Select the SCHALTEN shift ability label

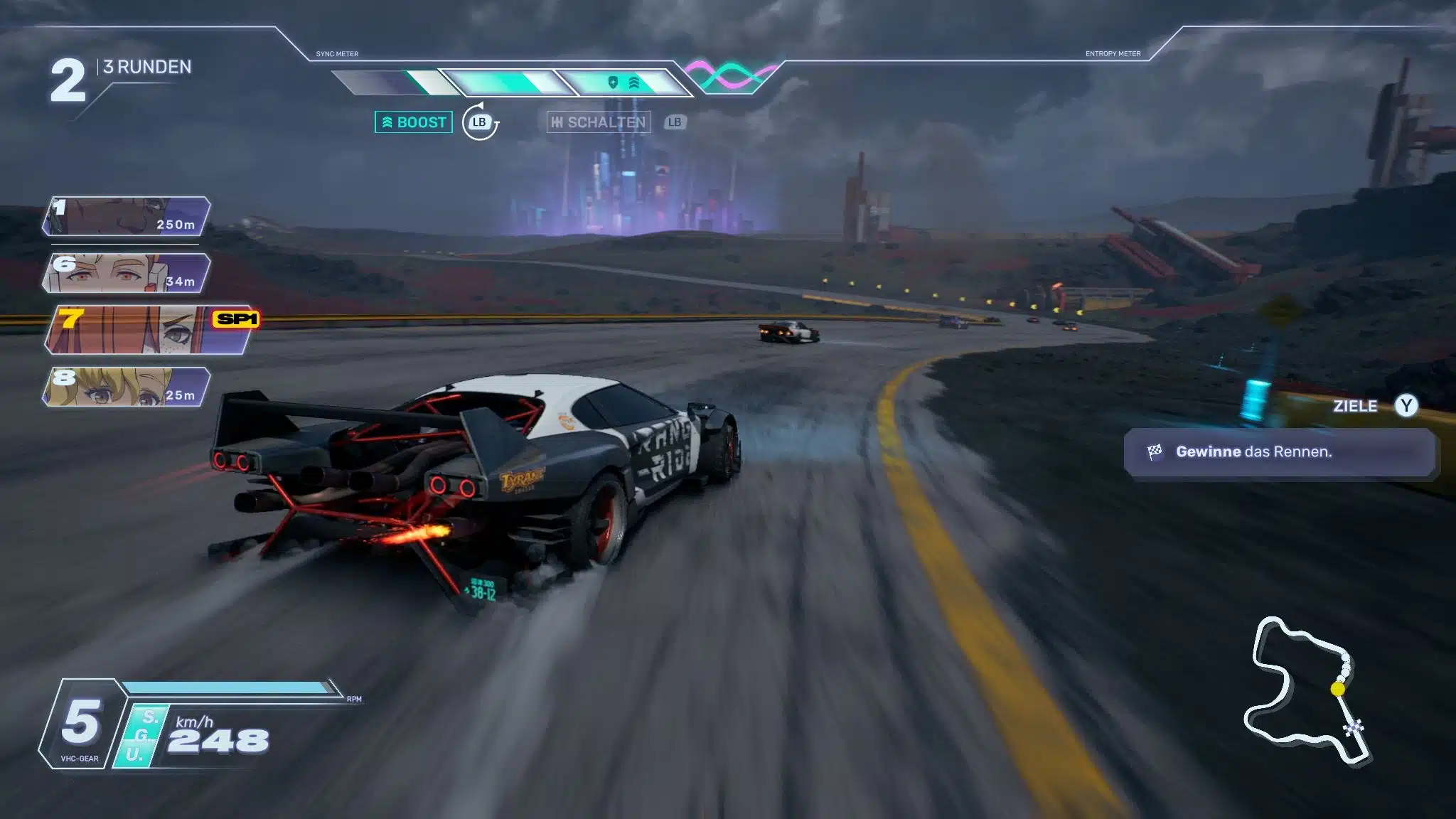pyautogui.click(x=599, y=122)
